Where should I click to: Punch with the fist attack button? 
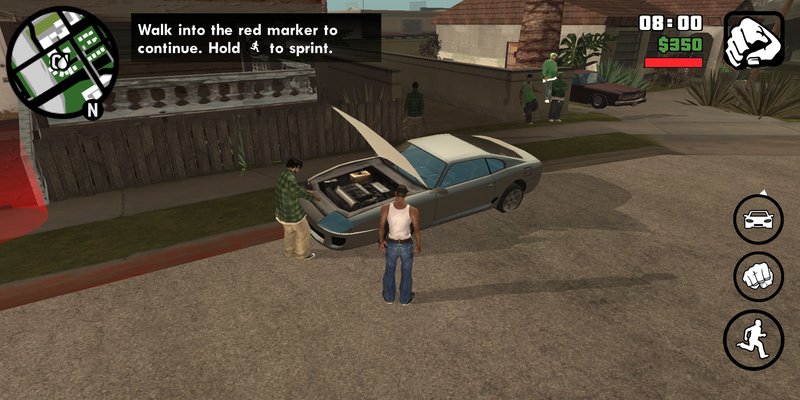coord(758,277)
